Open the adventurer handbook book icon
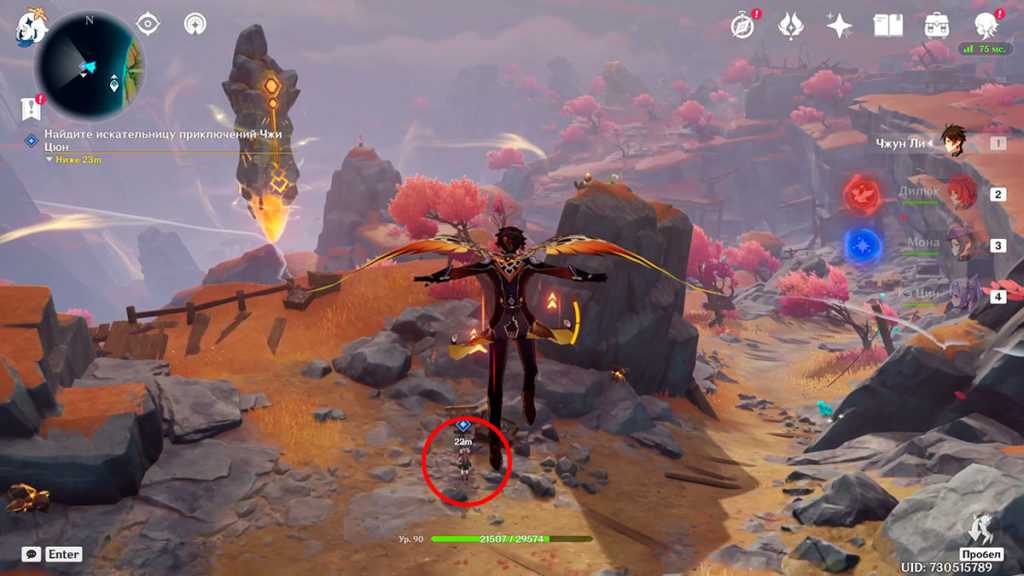1024x576 pixels. pyautogui.click(x=888, y=25)
